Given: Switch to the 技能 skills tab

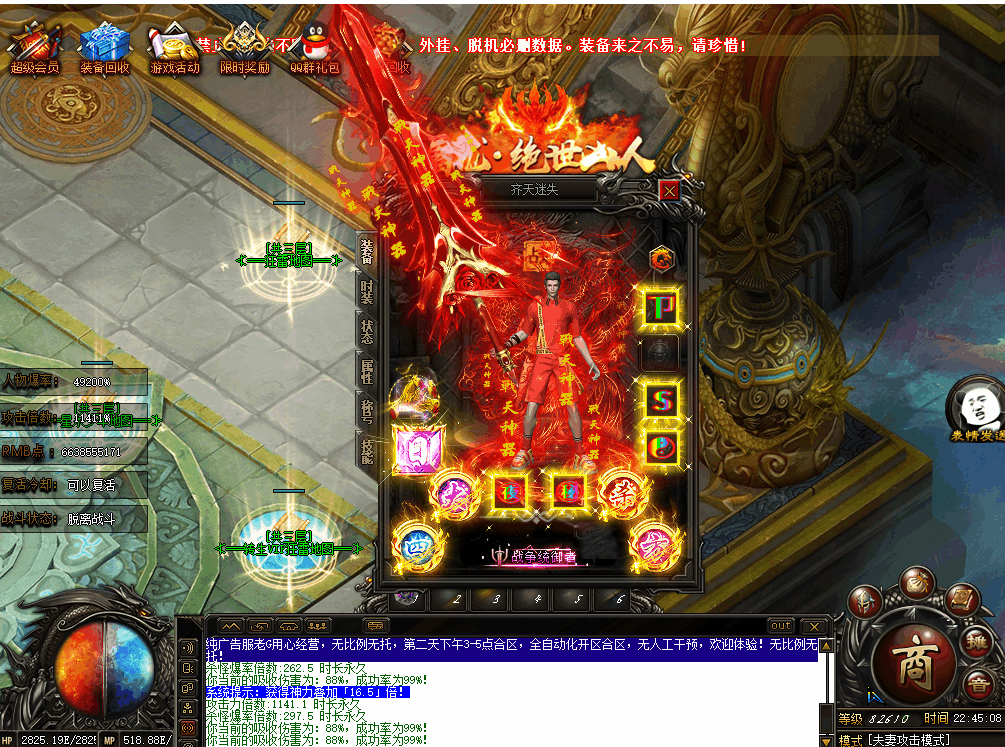Looking at the screenshot, I should pos(367,451).
